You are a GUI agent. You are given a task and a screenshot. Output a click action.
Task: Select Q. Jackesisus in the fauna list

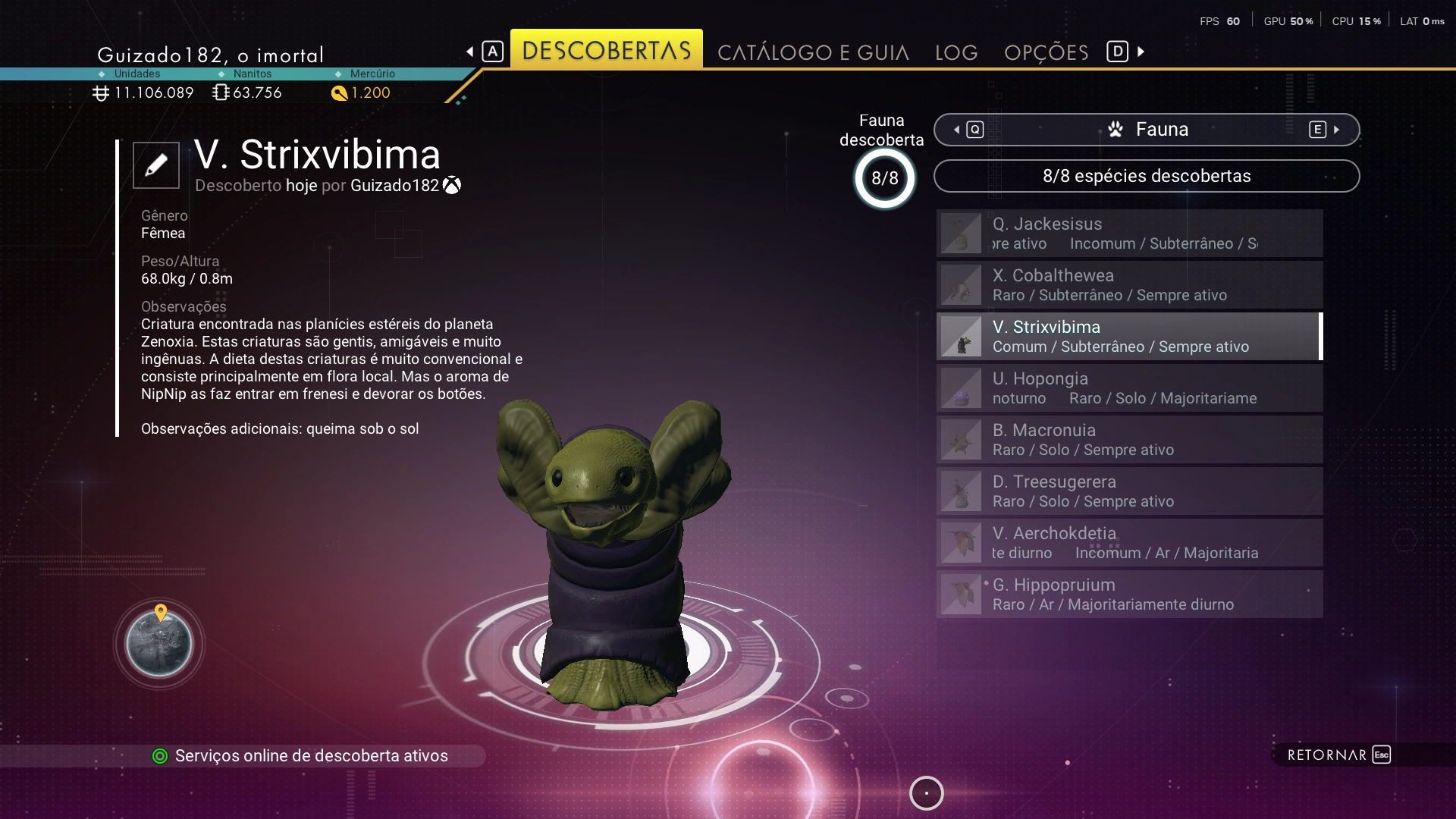tap(1129, 234)
